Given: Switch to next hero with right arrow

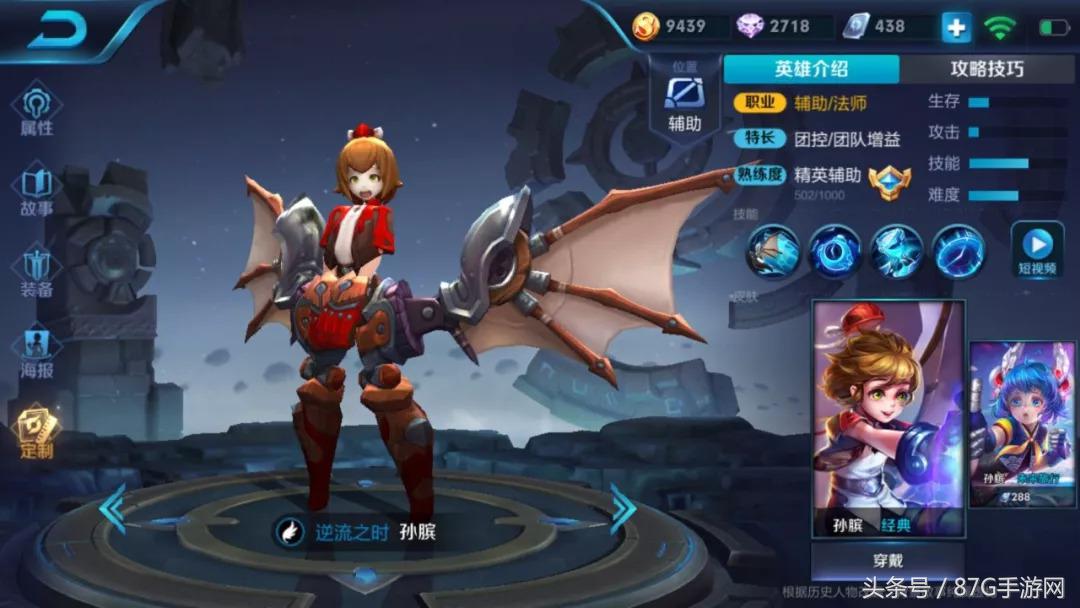Looking at the screenshot, I should [623, 509].
